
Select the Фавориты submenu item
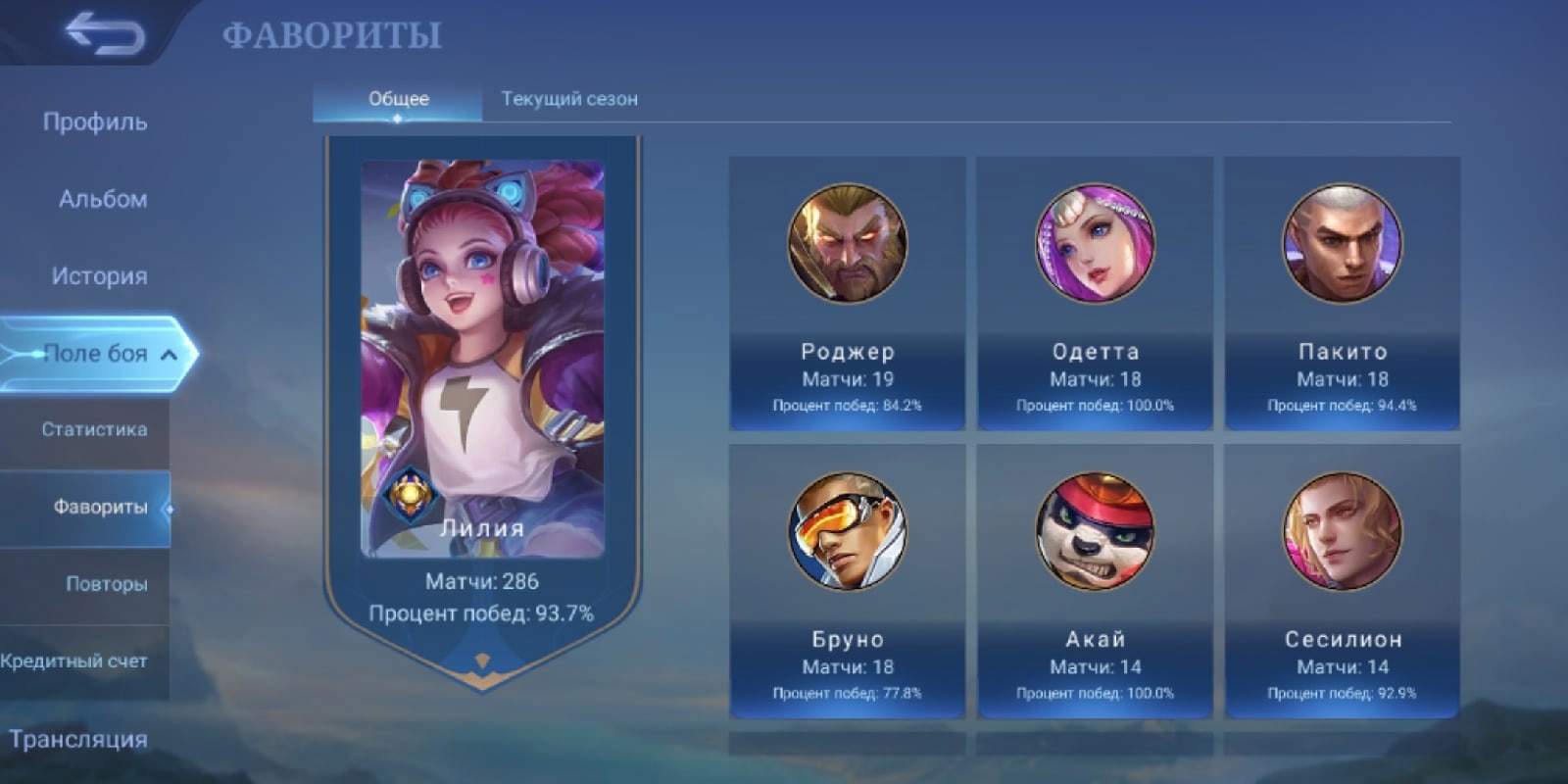coord(100,508)
